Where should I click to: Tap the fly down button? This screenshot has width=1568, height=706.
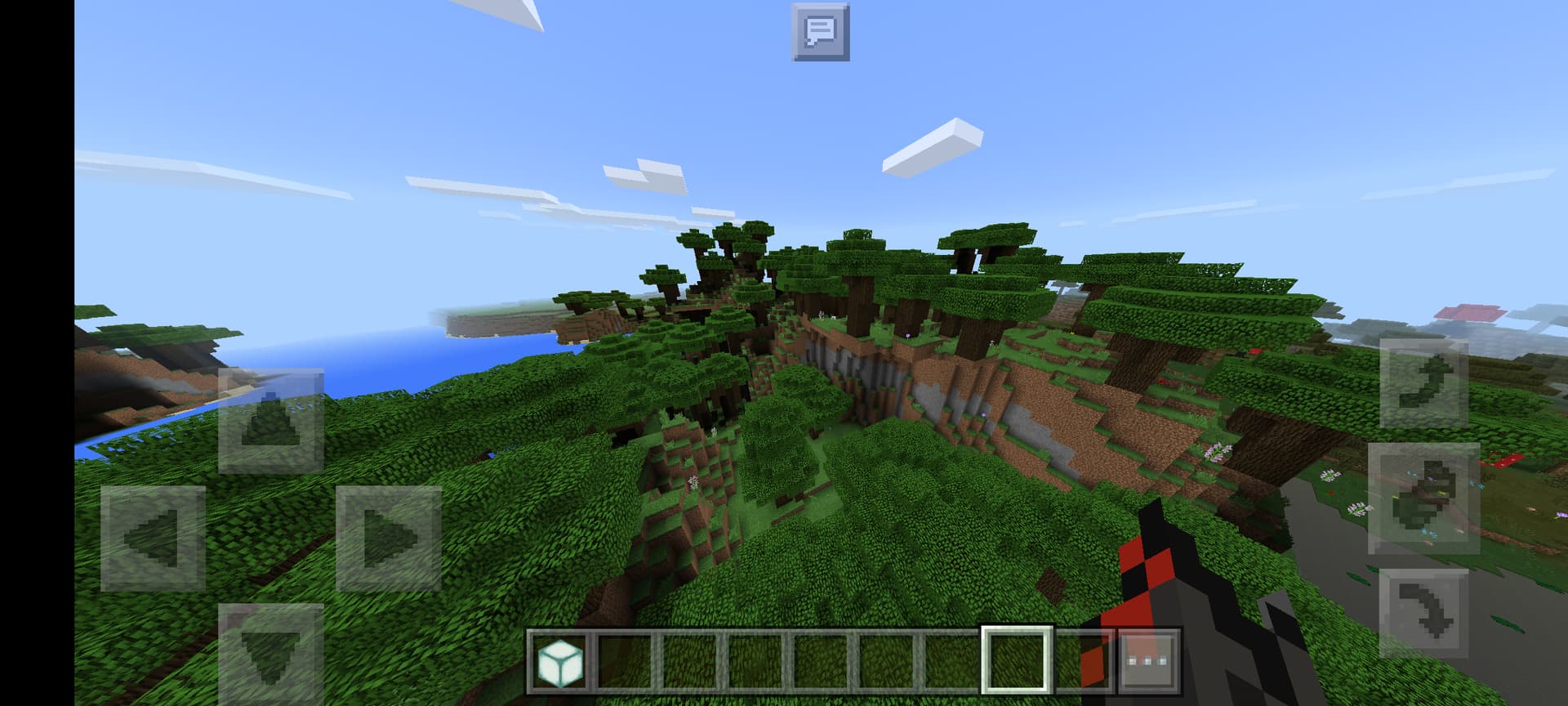point(1423,613)
